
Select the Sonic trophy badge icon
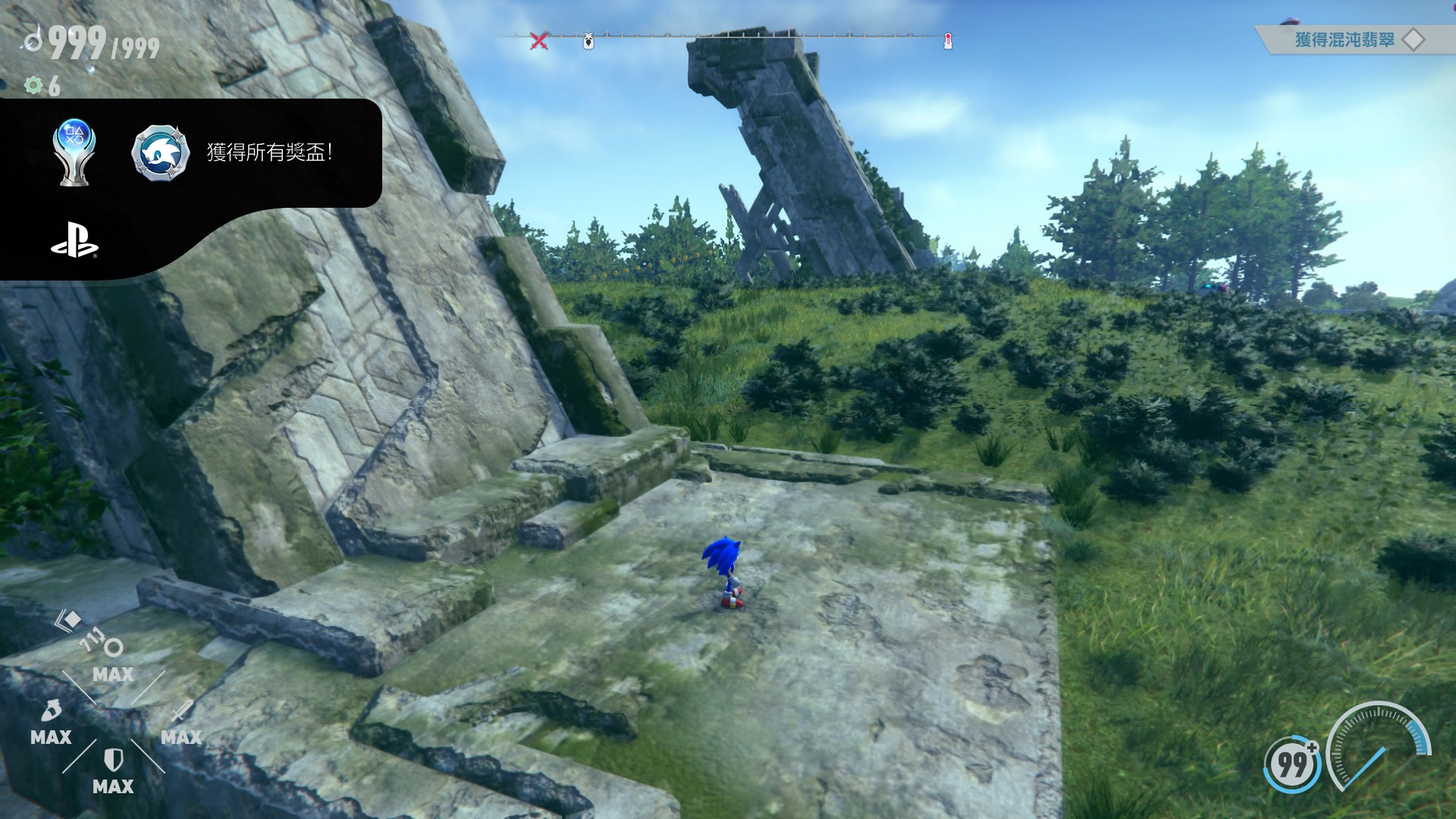(x=160, y=152)
